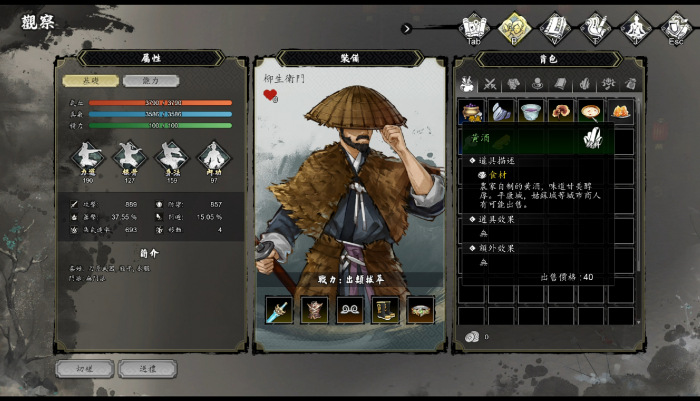This screenshot has width=700, height=401.
Task: Open the book menu marked V
Action: 553,27
